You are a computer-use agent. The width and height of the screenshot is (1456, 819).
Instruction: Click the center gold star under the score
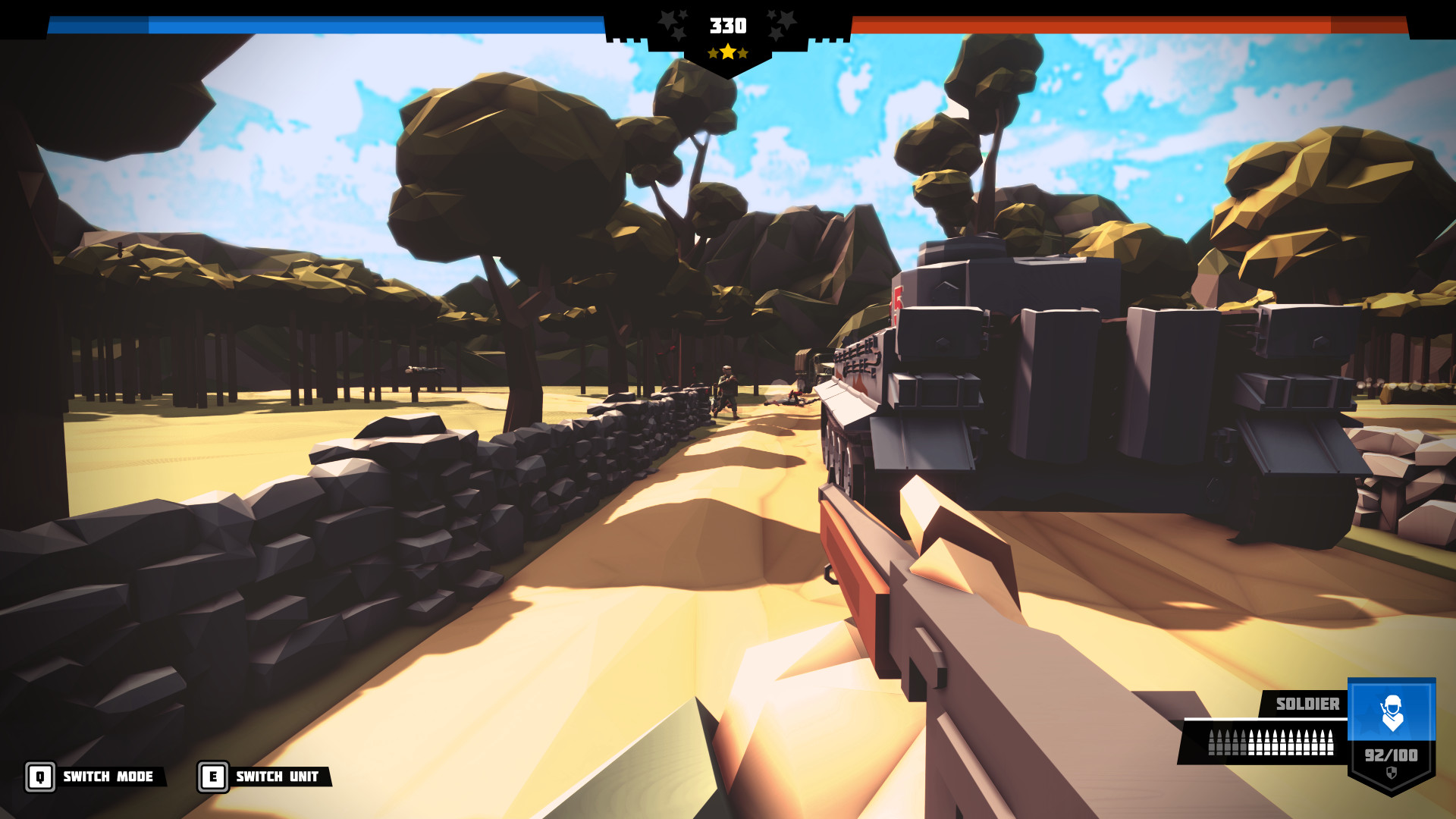click(727, 54)
